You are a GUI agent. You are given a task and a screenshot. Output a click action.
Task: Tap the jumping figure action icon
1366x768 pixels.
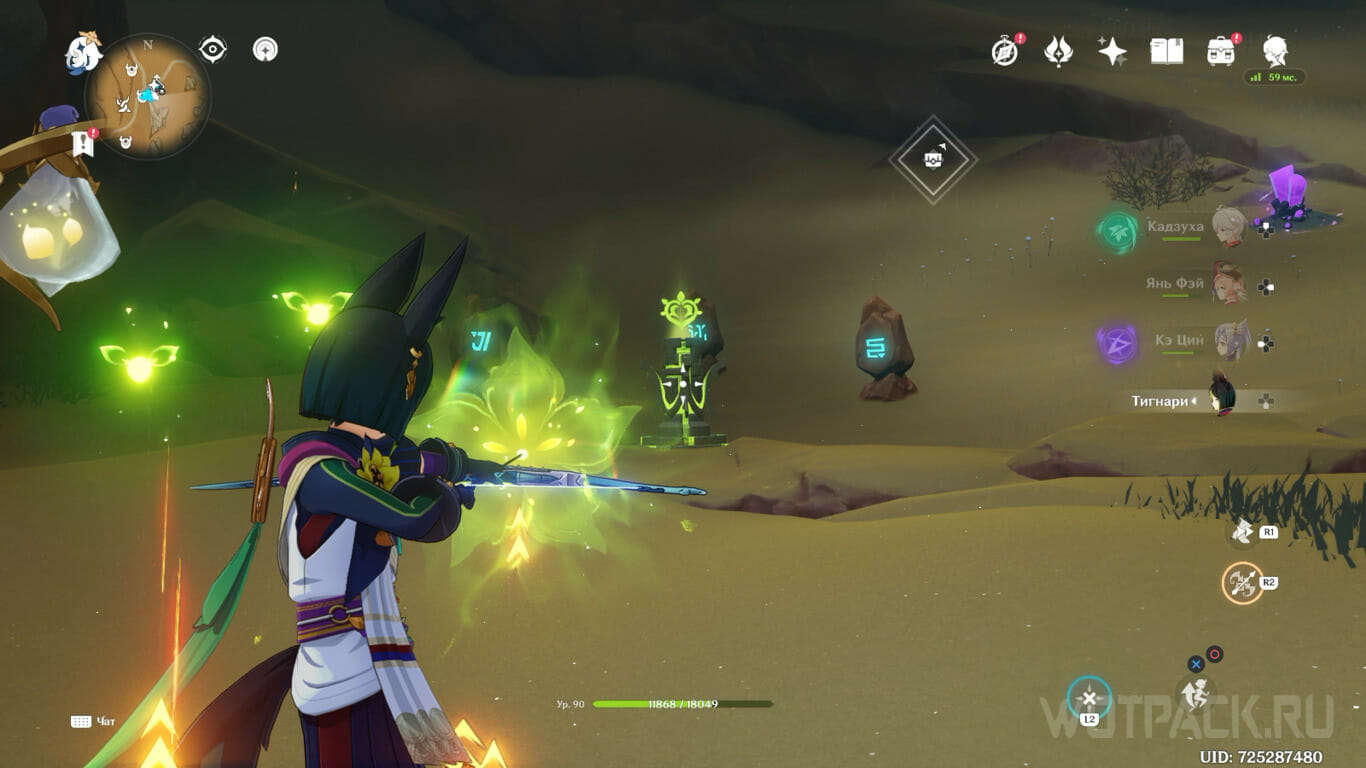click(x=1194, y=692)
